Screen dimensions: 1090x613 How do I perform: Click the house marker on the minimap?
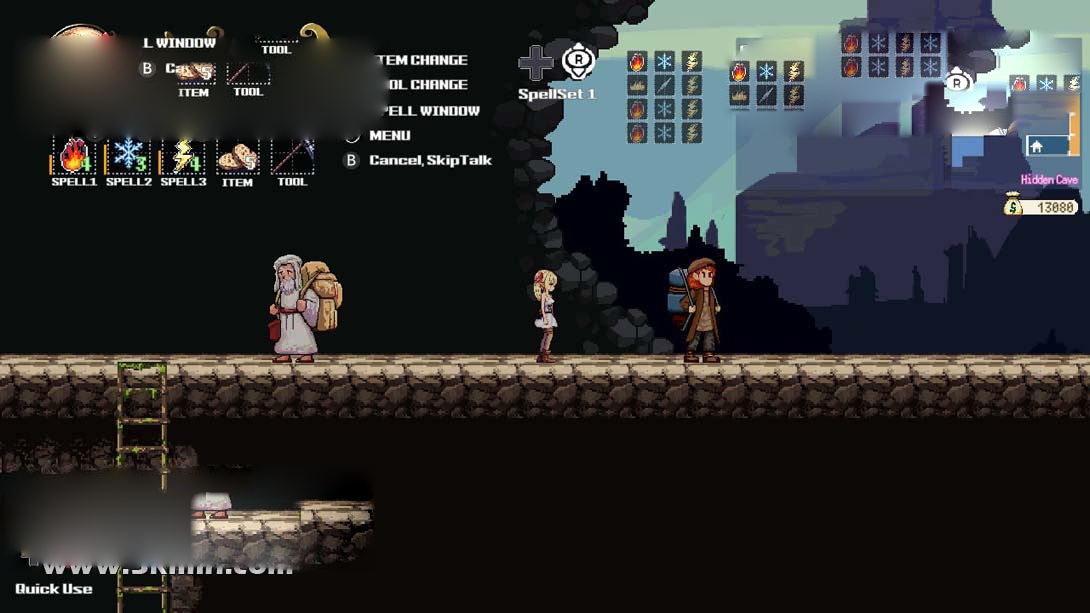(x=1037, y=146)
